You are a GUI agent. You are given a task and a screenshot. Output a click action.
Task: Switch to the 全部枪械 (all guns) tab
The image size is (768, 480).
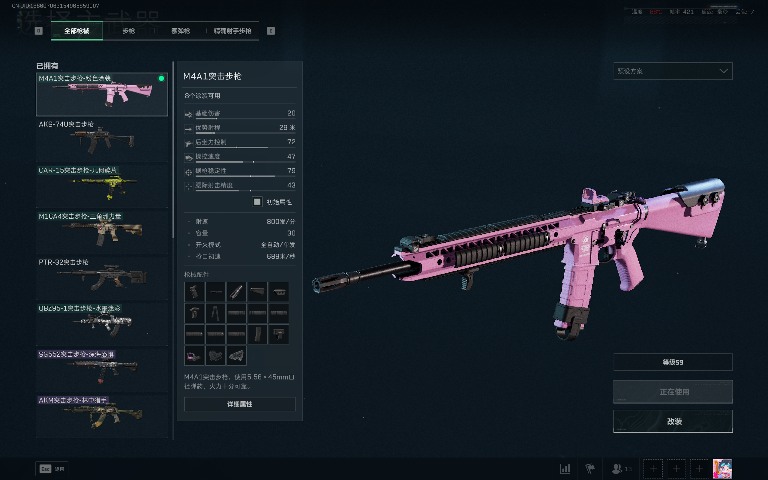(x=77, y=31)
